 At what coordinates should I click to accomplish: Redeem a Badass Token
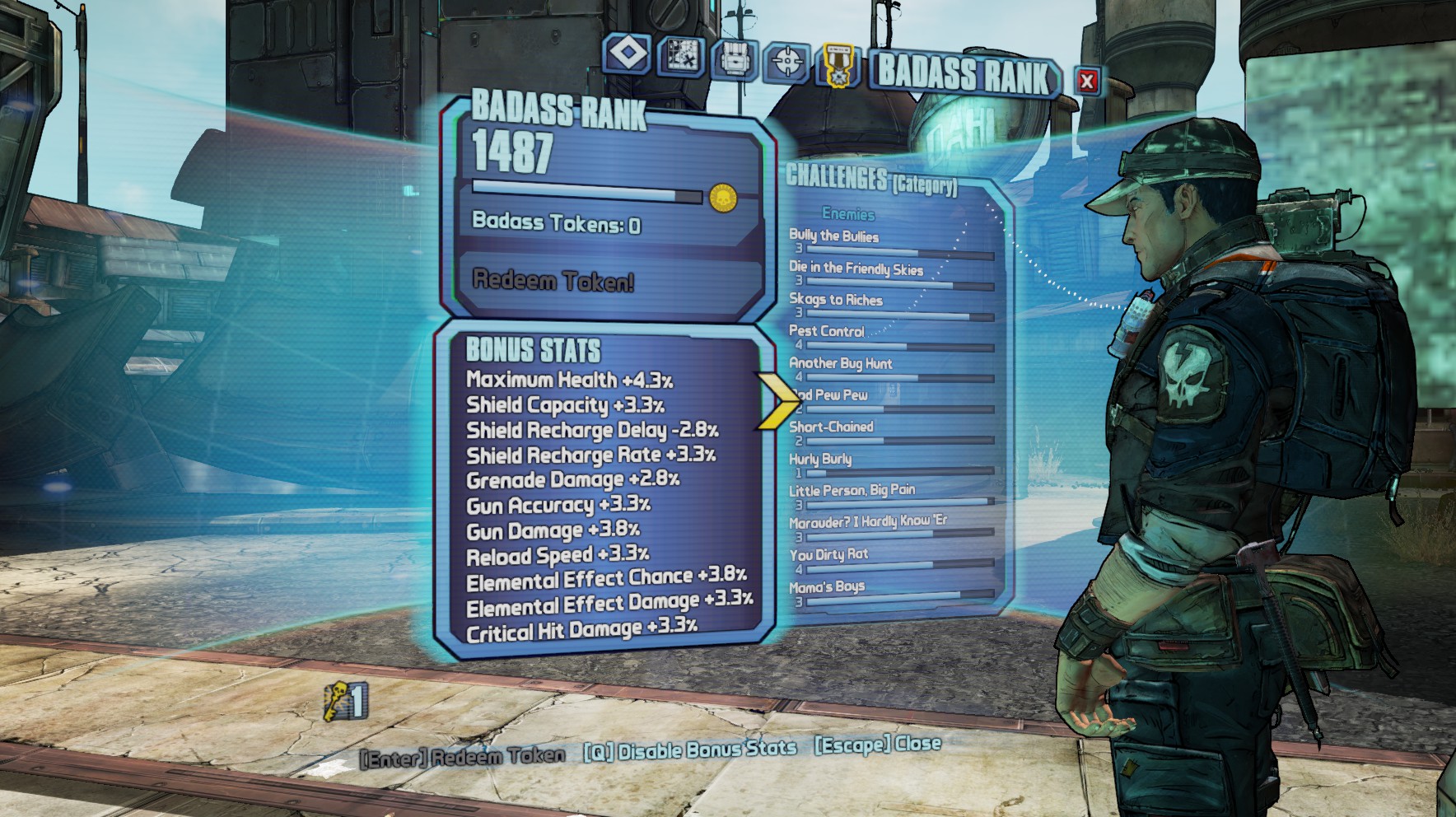click(553, 282)
